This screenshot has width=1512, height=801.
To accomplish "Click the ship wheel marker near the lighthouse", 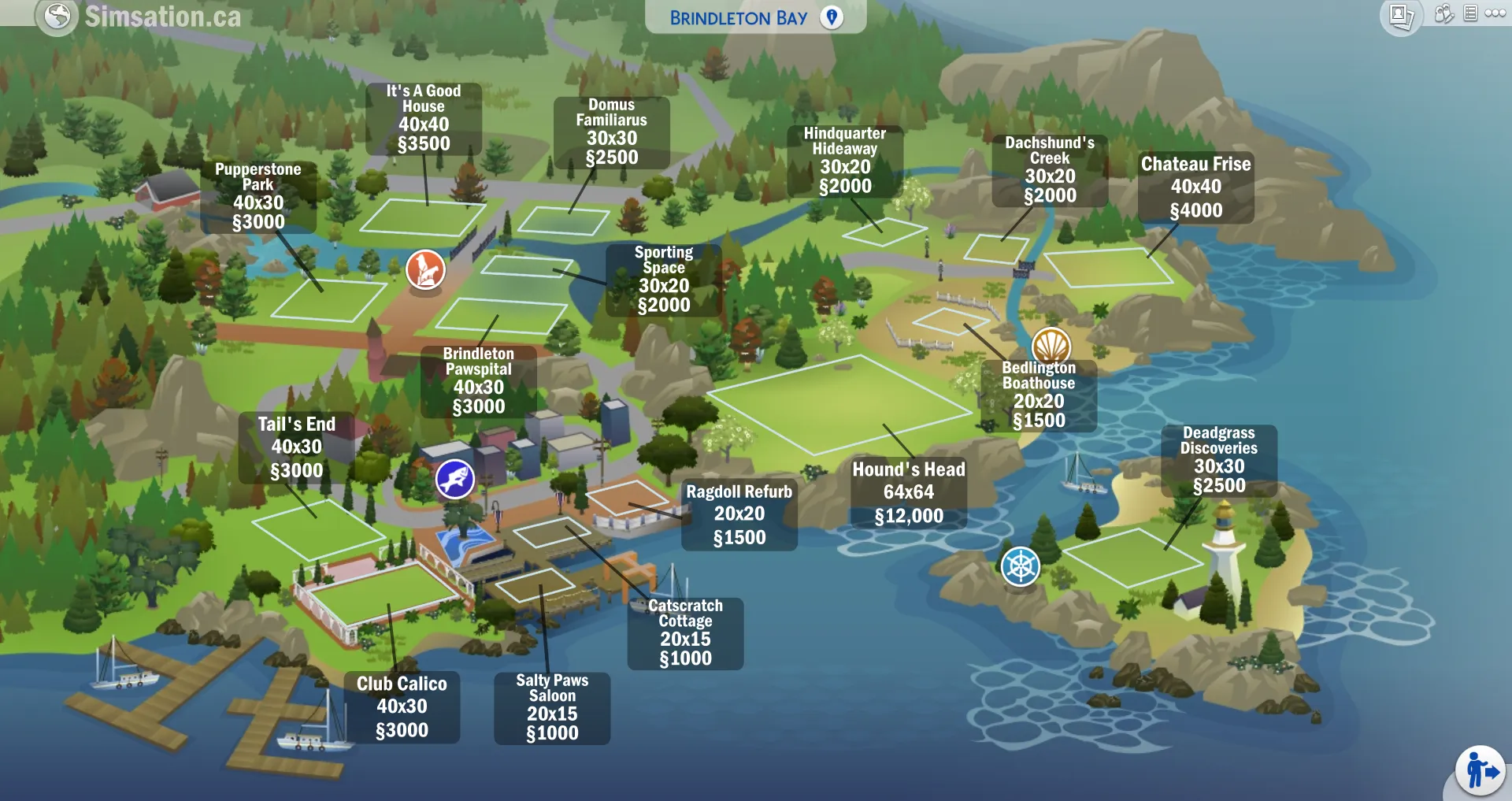I will tap(1019, 566).
